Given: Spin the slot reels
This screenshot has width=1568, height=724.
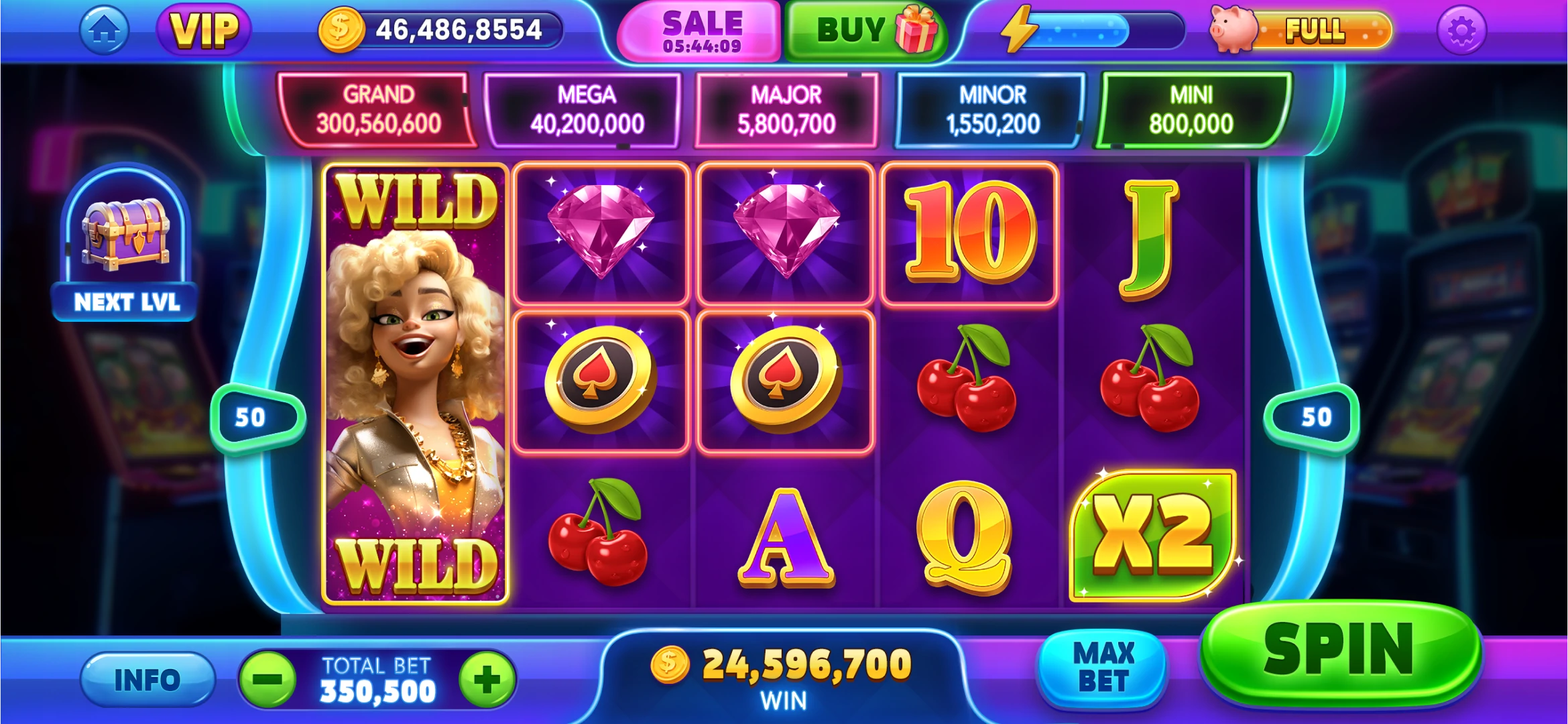Looking at the screenshot, I should pyautogui.click(x=1339, y=652).
